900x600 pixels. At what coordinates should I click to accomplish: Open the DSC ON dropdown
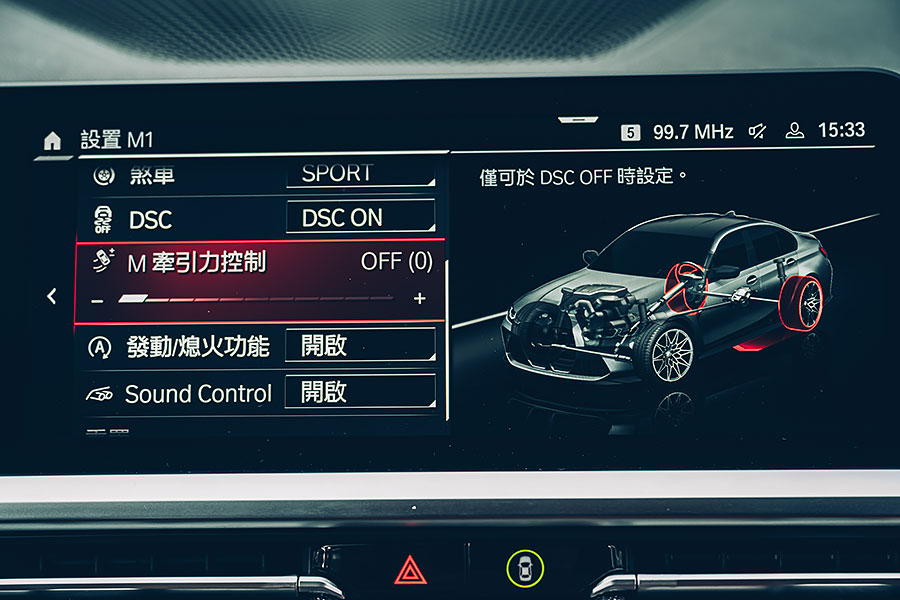(x=360, y=218)
